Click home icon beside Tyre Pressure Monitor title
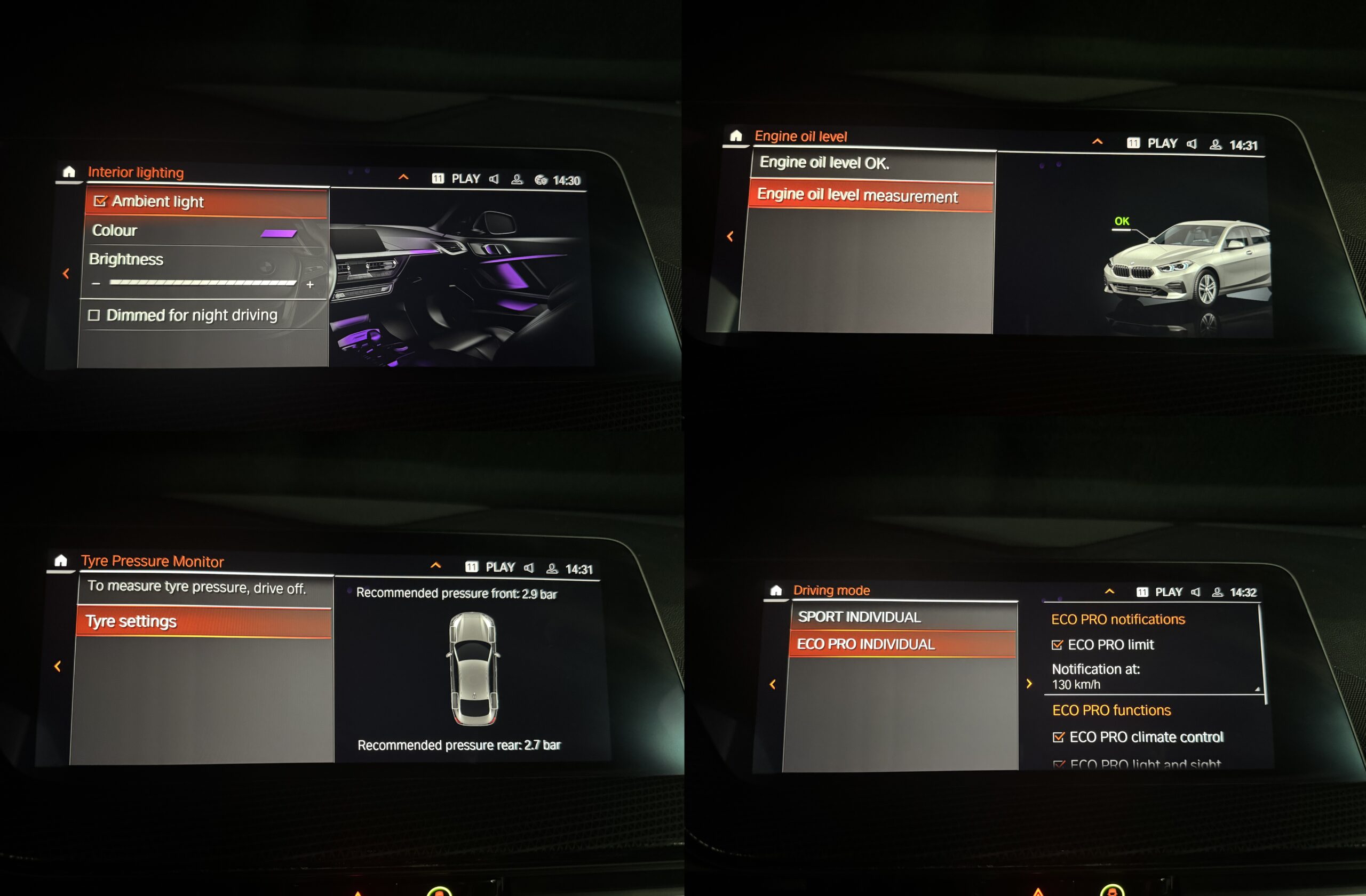Image resolution: width=1366 pixels, height=896 pixels. (x=61, y=561)
